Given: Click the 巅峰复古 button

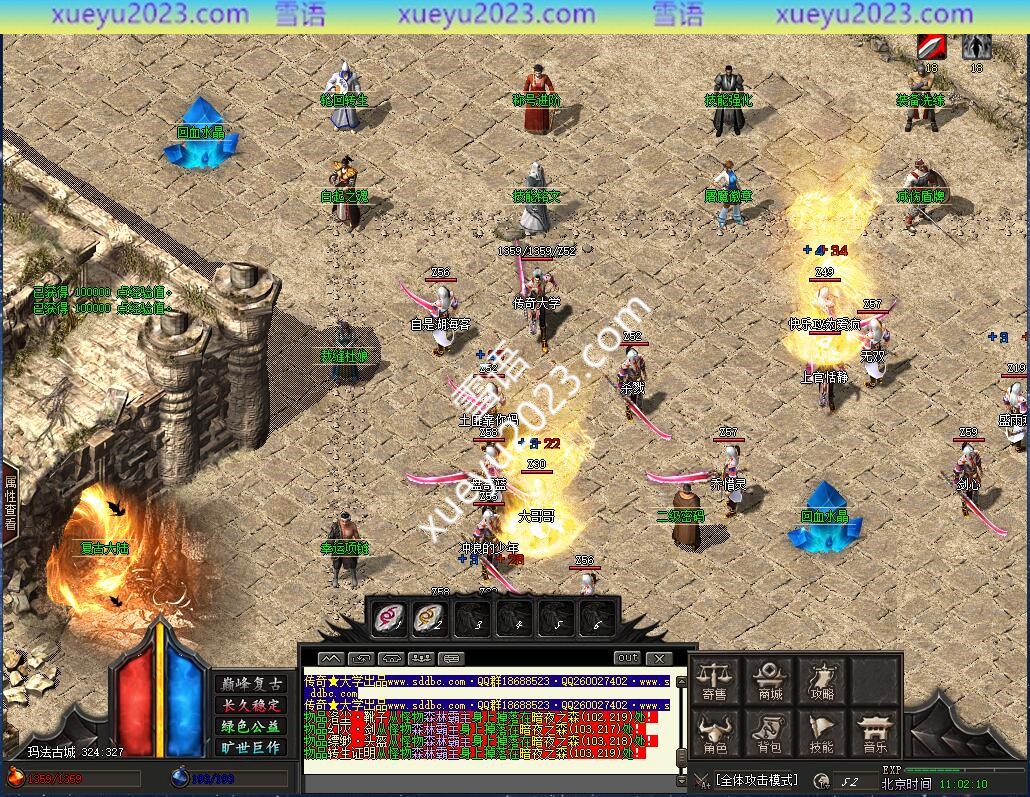Looking at the screenshot, I should coord(251,684).
